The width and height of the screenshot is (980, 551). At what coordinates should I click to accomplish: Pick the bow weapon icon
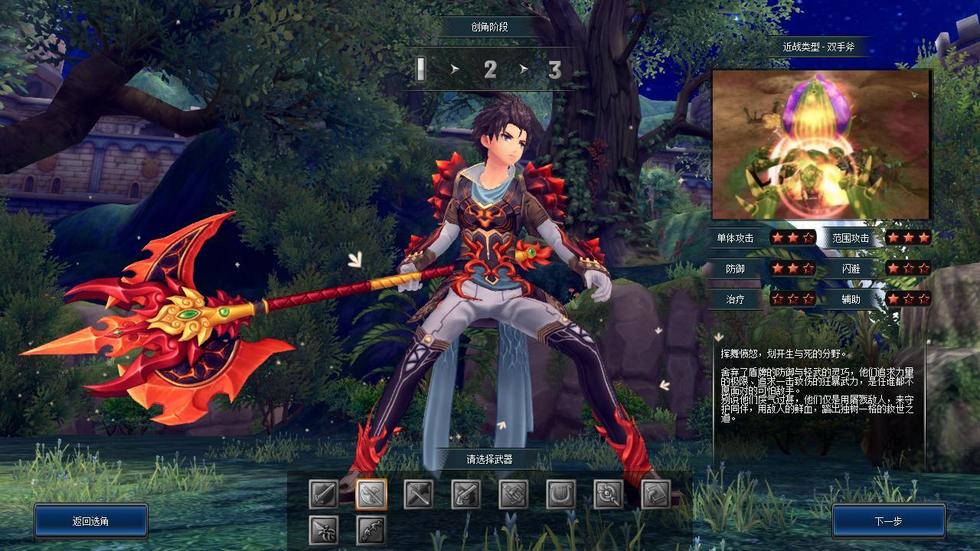[x=371, y=529]
